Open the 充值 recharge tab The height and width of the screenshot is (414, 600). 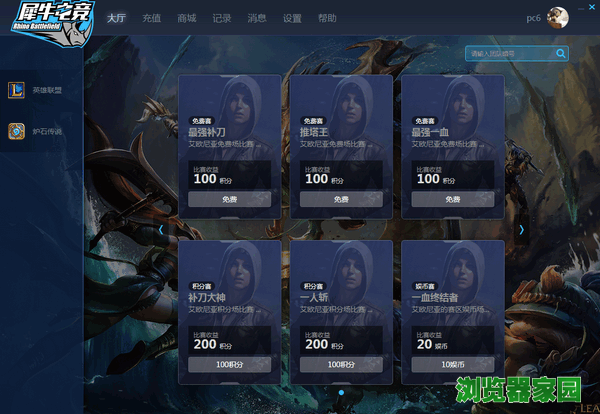click(151, 18)
